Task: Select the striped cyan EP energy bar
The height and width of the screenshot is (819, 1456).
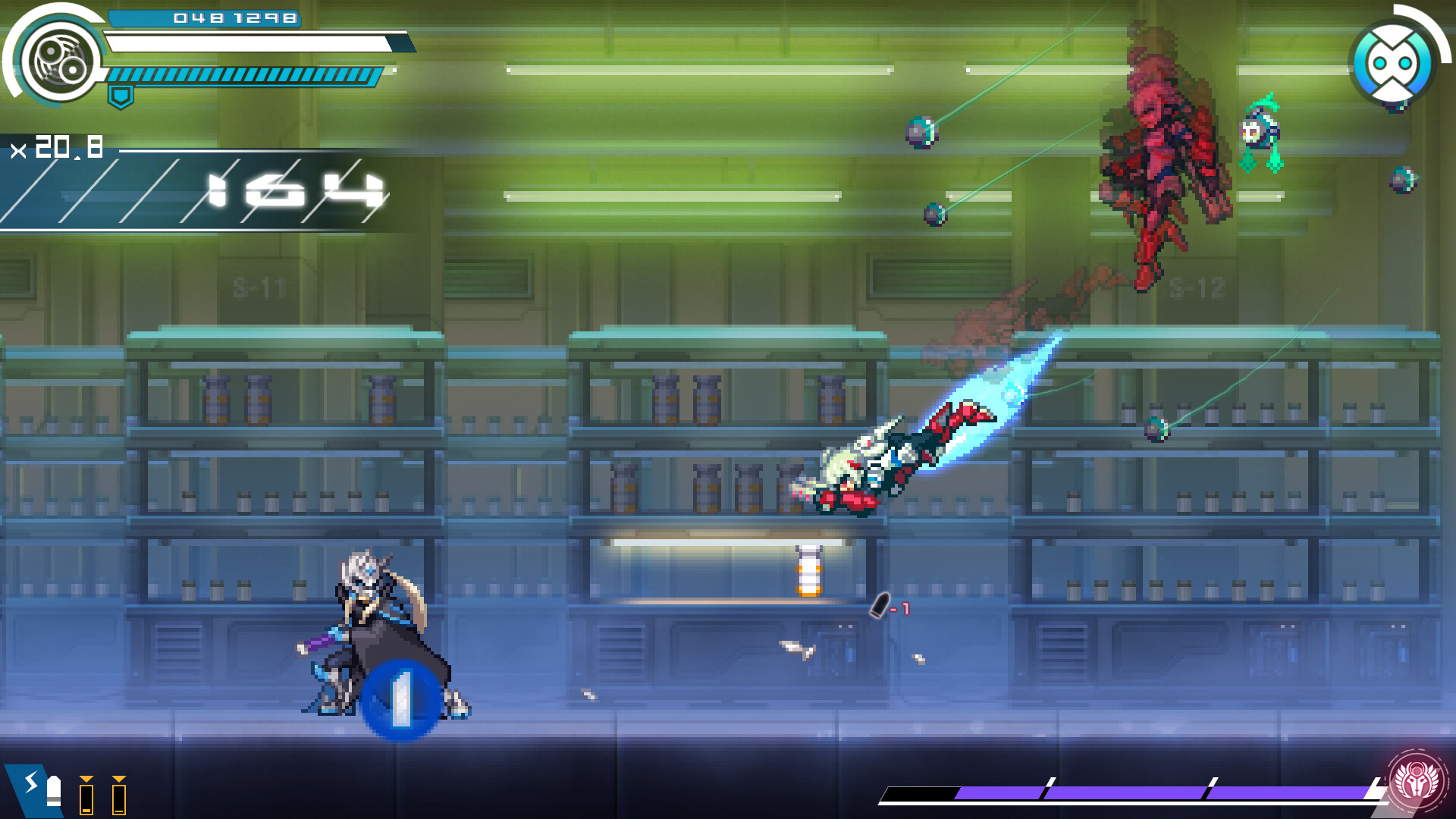Action: point(243,76)
